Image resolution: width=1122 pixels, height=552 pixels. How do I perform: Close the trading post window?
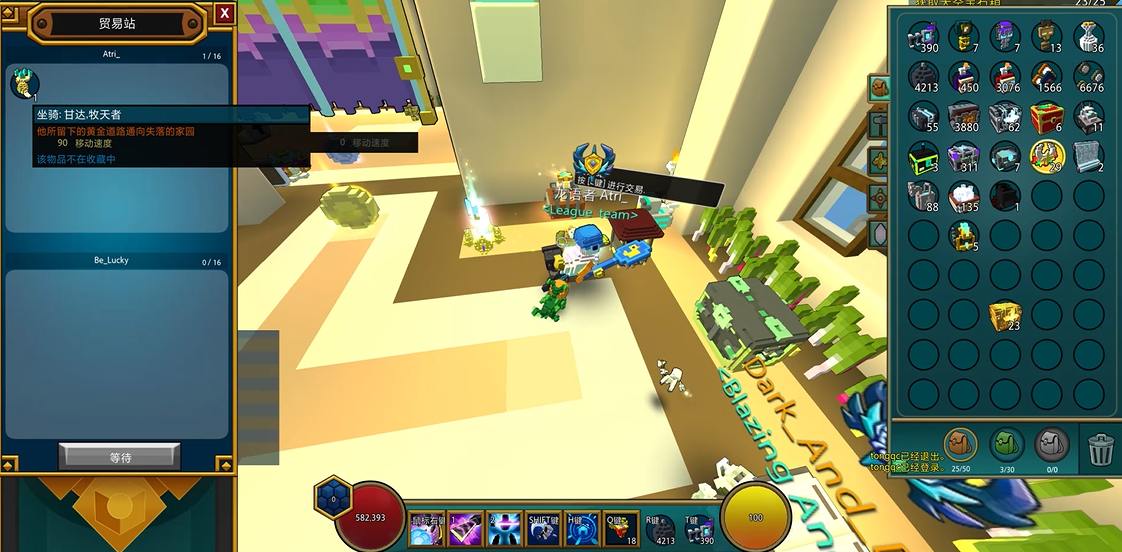[225, 13]
